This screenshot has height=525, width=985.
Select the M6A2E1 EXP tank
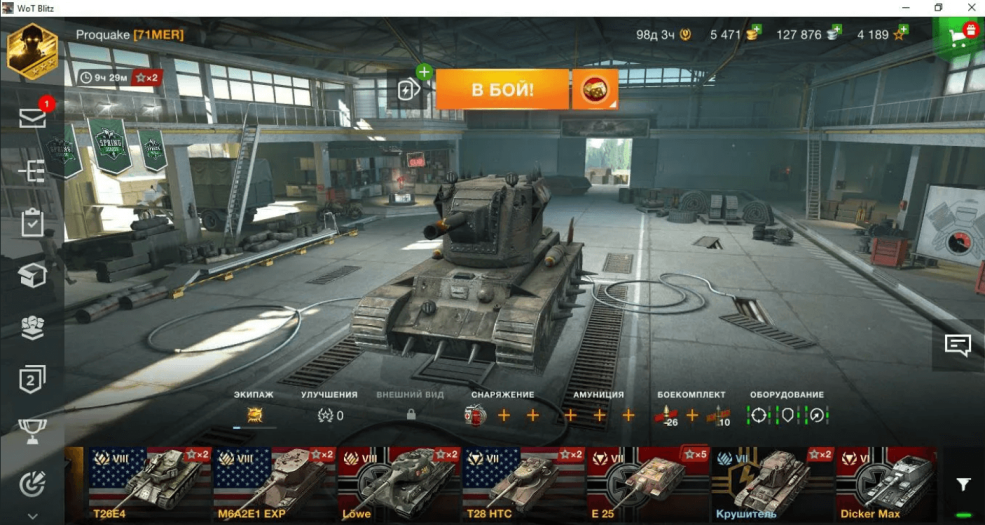click(274, 484)
